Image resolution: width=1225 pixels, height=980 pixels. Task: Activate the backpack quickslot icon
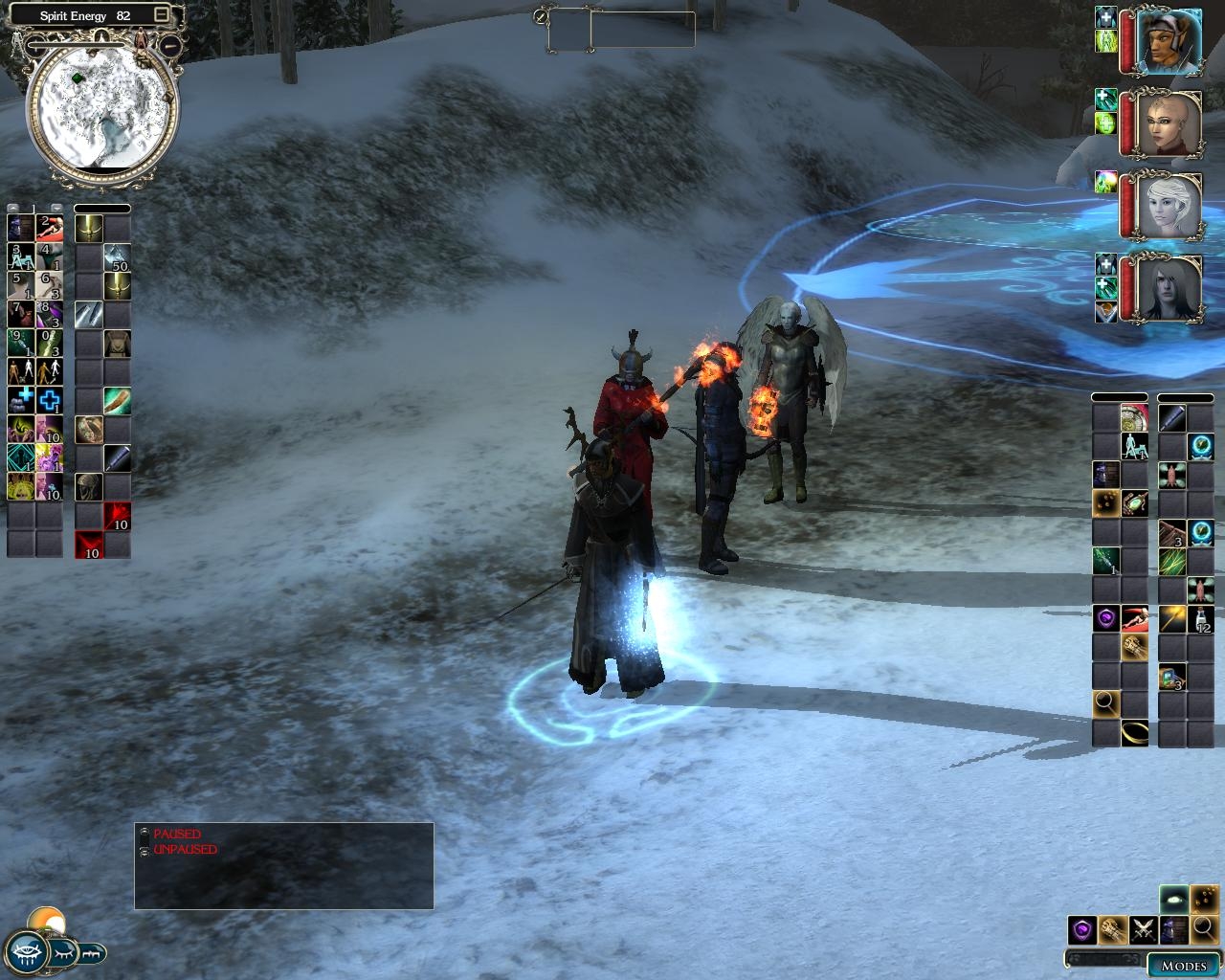pos(117,343)
